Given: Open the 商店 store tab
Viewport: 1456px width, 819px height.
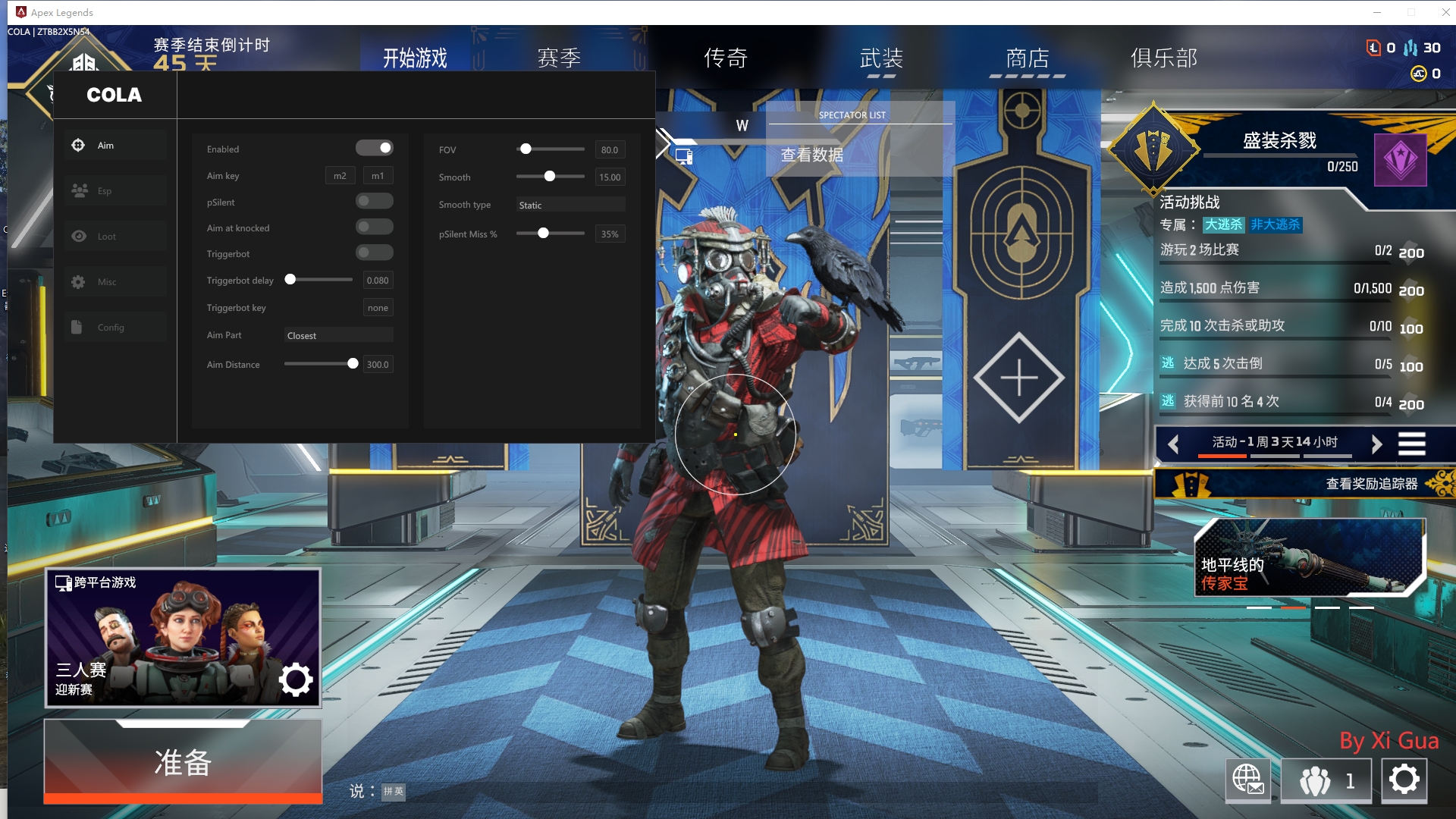Looking at the screenshot, I should pyautogui.click(x=1028, y=58).
